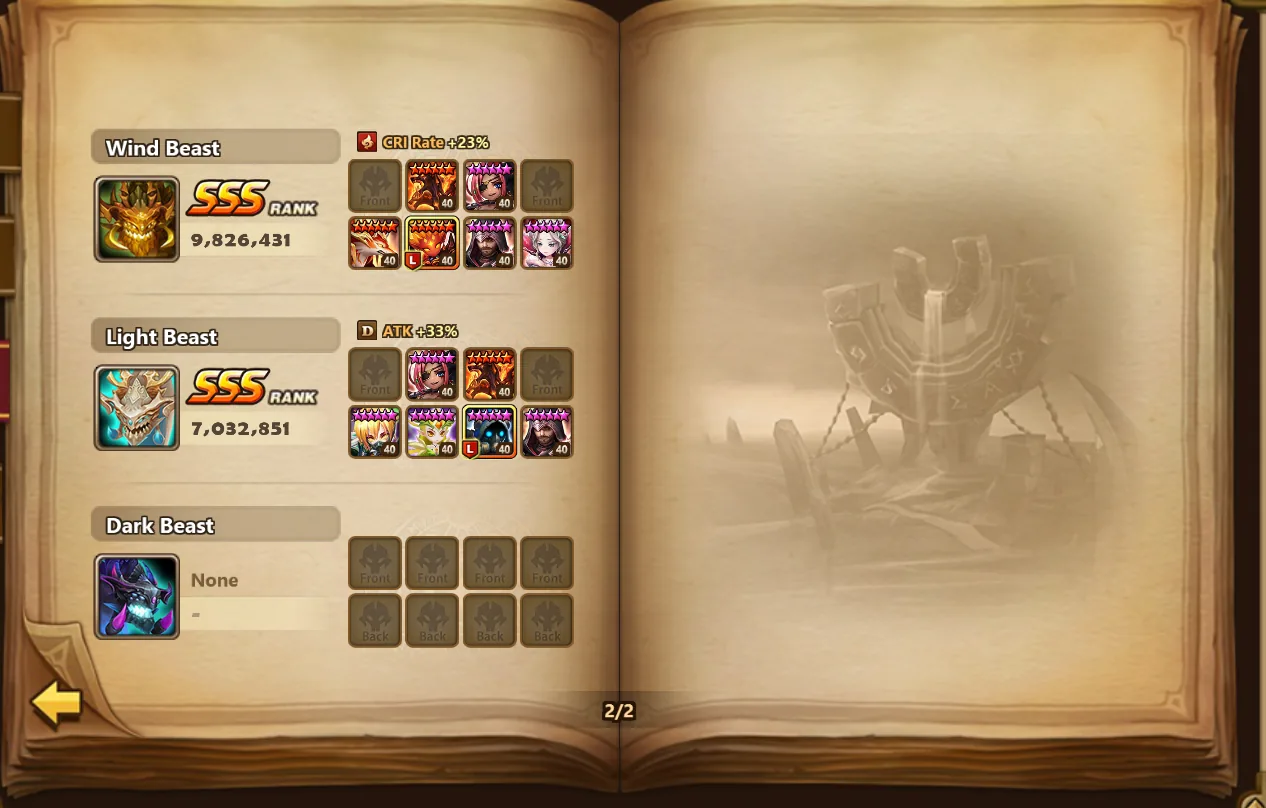The width and height of the screenshot is (1266, 808).
Task: Select the fire leader monster in Wind Beast team
Action: (432, 243)
